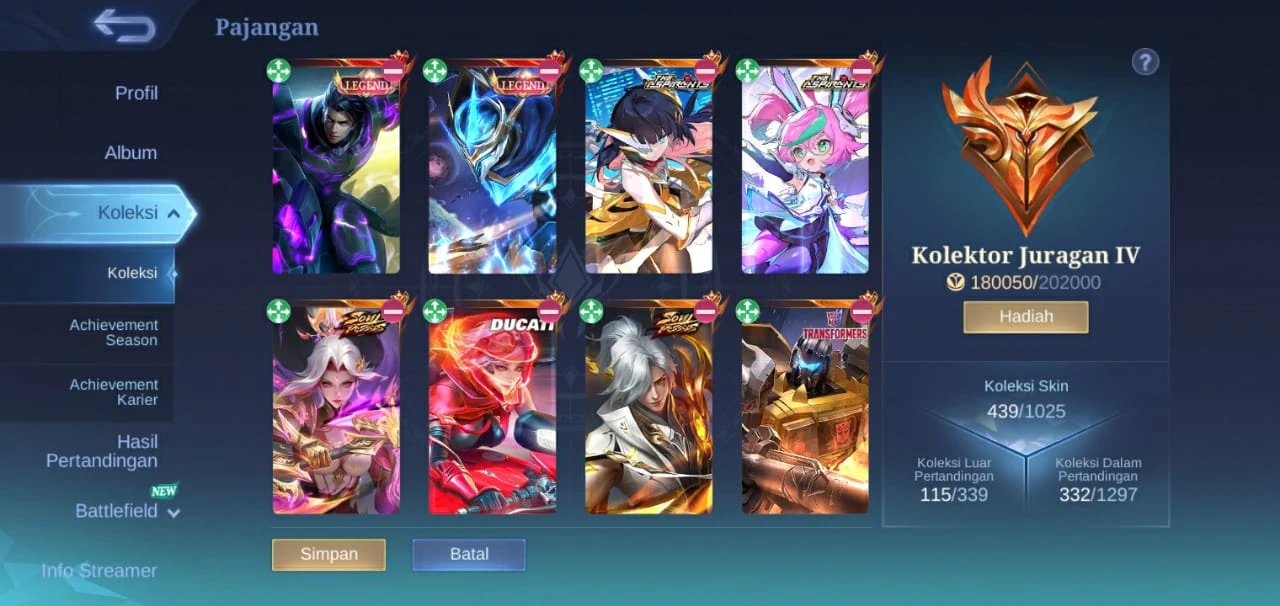Open Info Streamer entry
The image size is (1280, 606).
(99, 570)
